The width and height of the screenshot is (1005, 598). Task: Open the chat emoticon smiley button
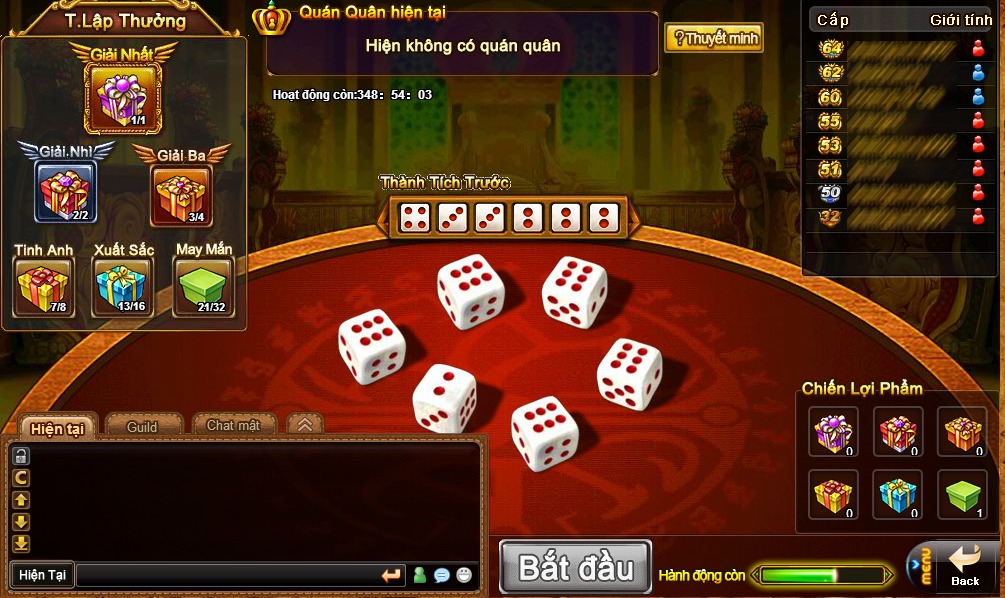[464, 575]
